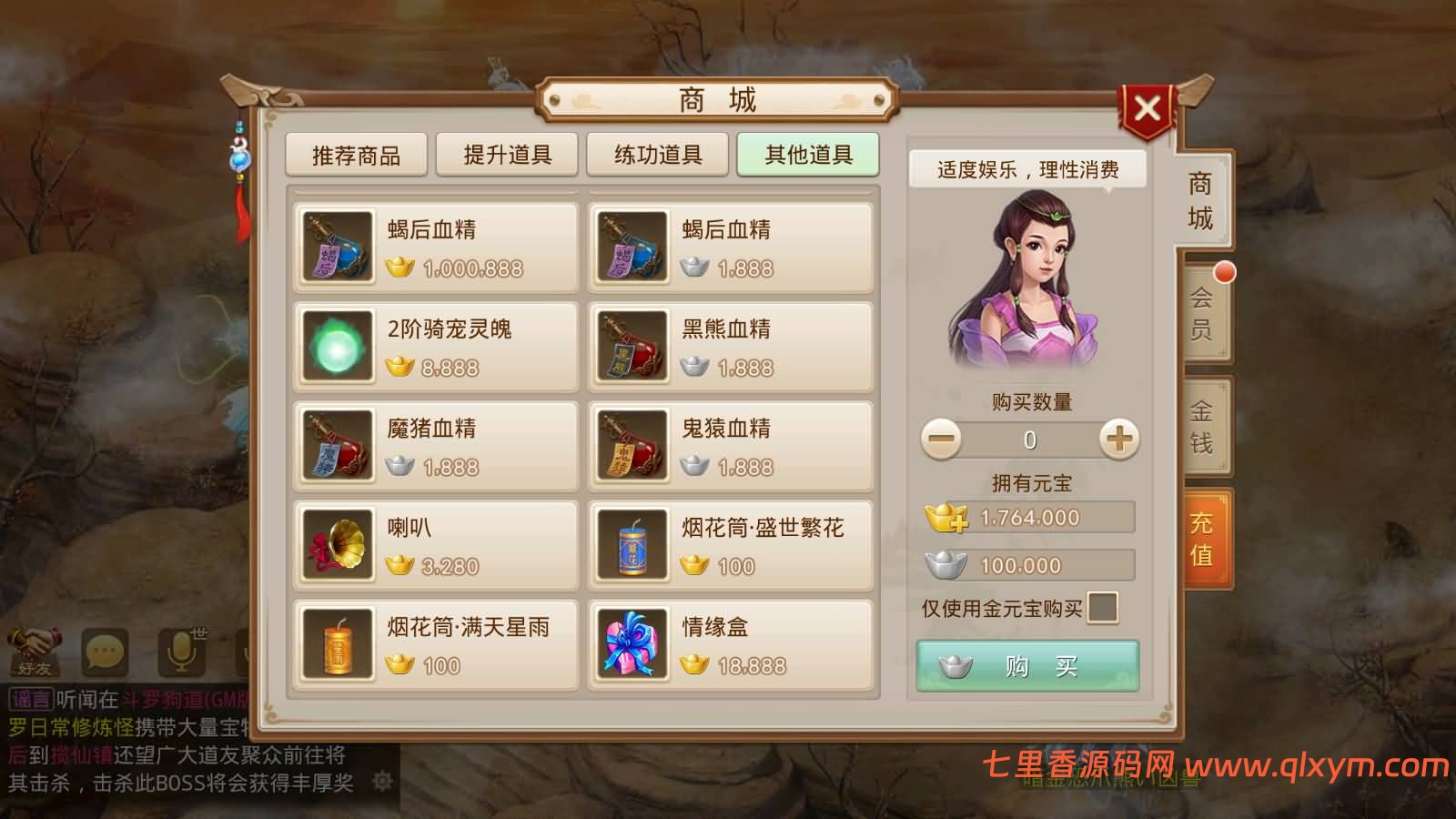Click the quantity input field showing 0
Viewport: 1456px width, 819px height.
click(1028, 440)
